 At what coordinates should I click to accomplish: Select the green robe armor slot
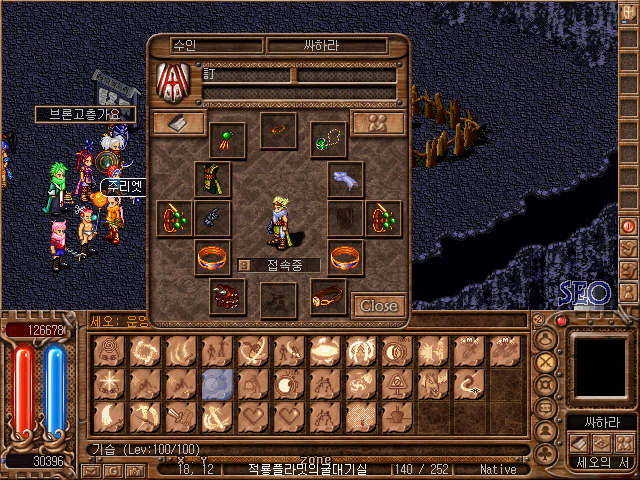[x=212, y=180]
